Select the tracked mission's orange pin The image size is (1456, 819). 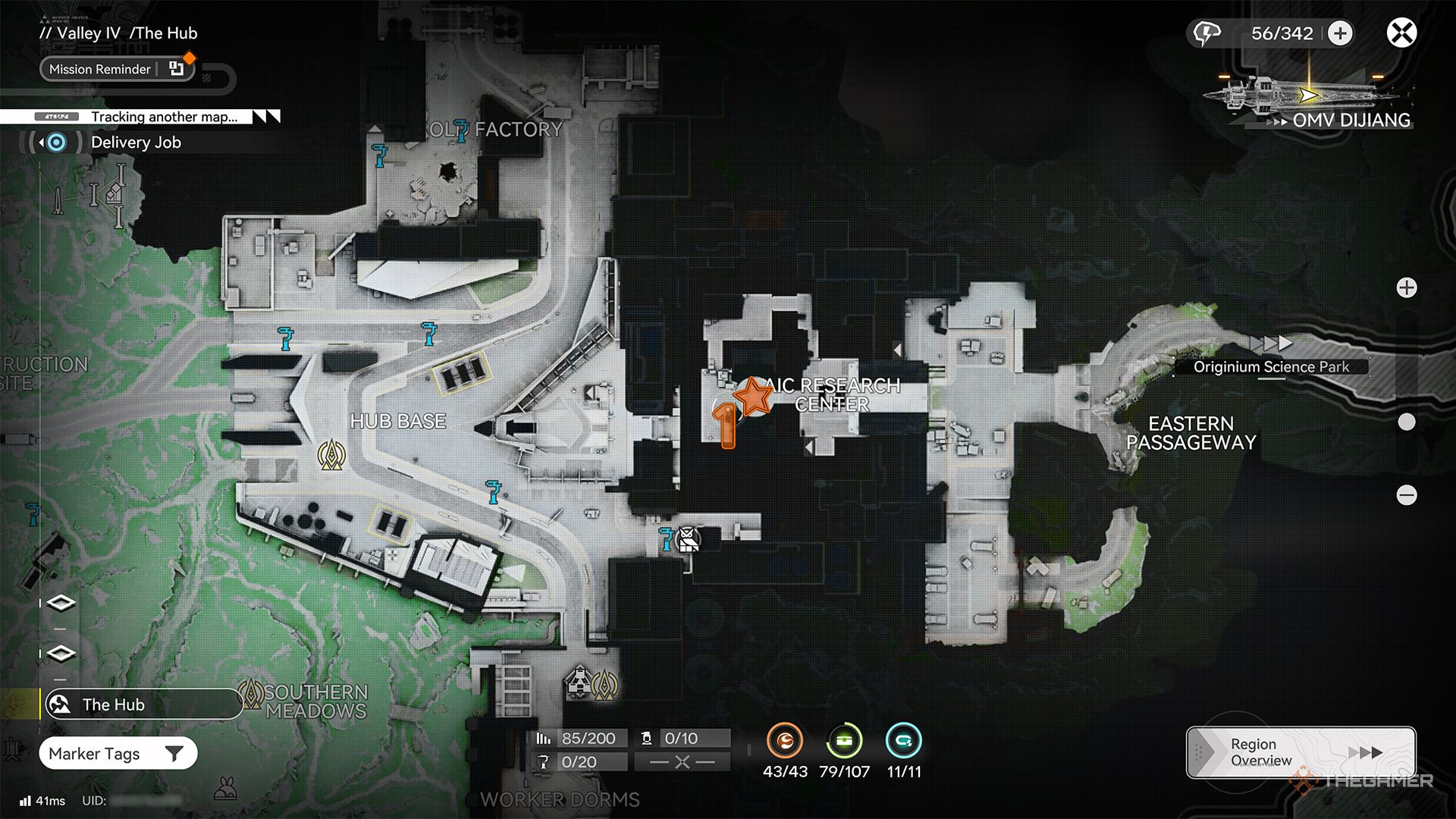[x=726, y=425]
